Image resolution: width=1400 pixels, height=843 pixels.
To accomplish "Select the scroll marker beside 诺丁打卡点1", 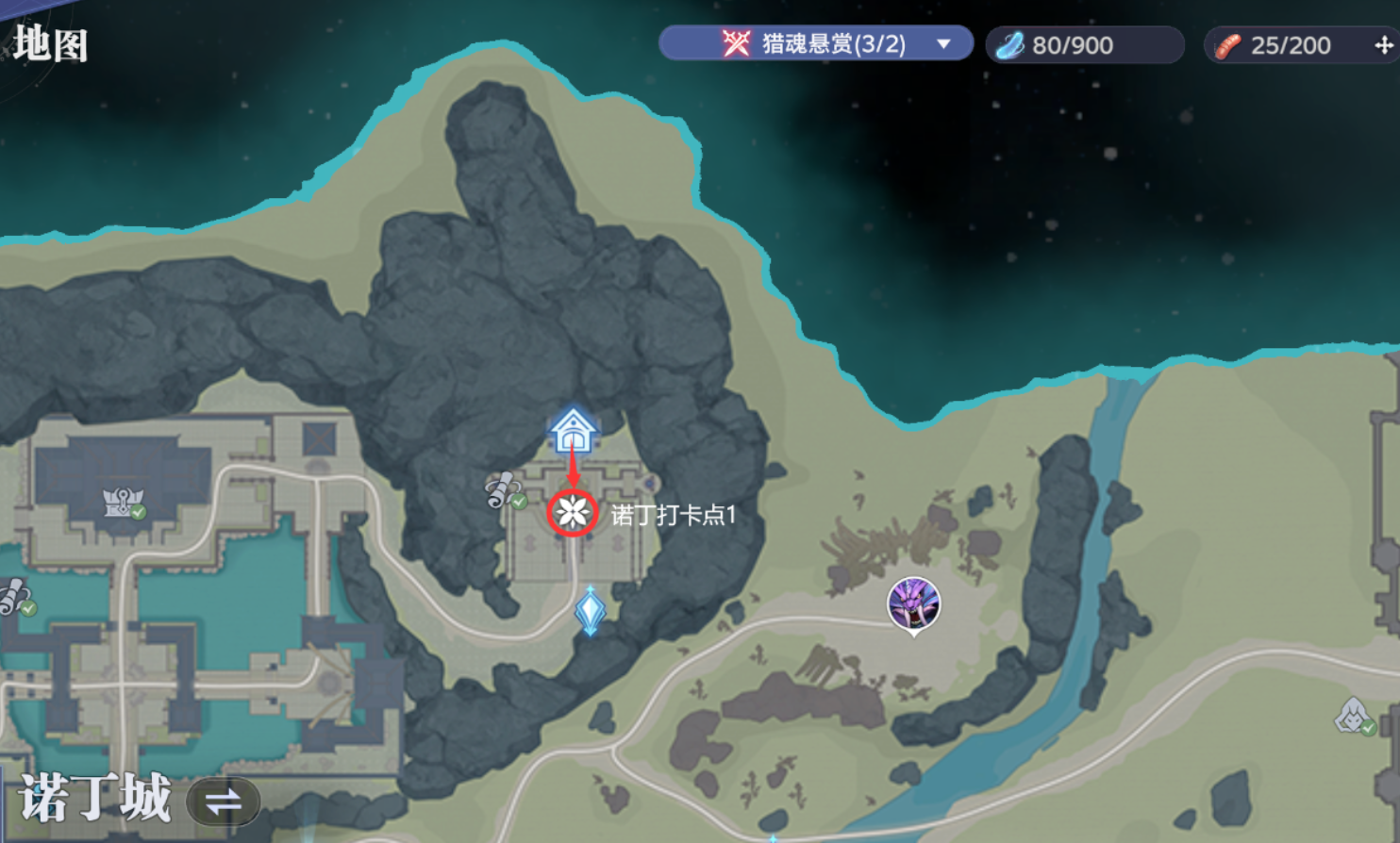I will pos(505,490).
